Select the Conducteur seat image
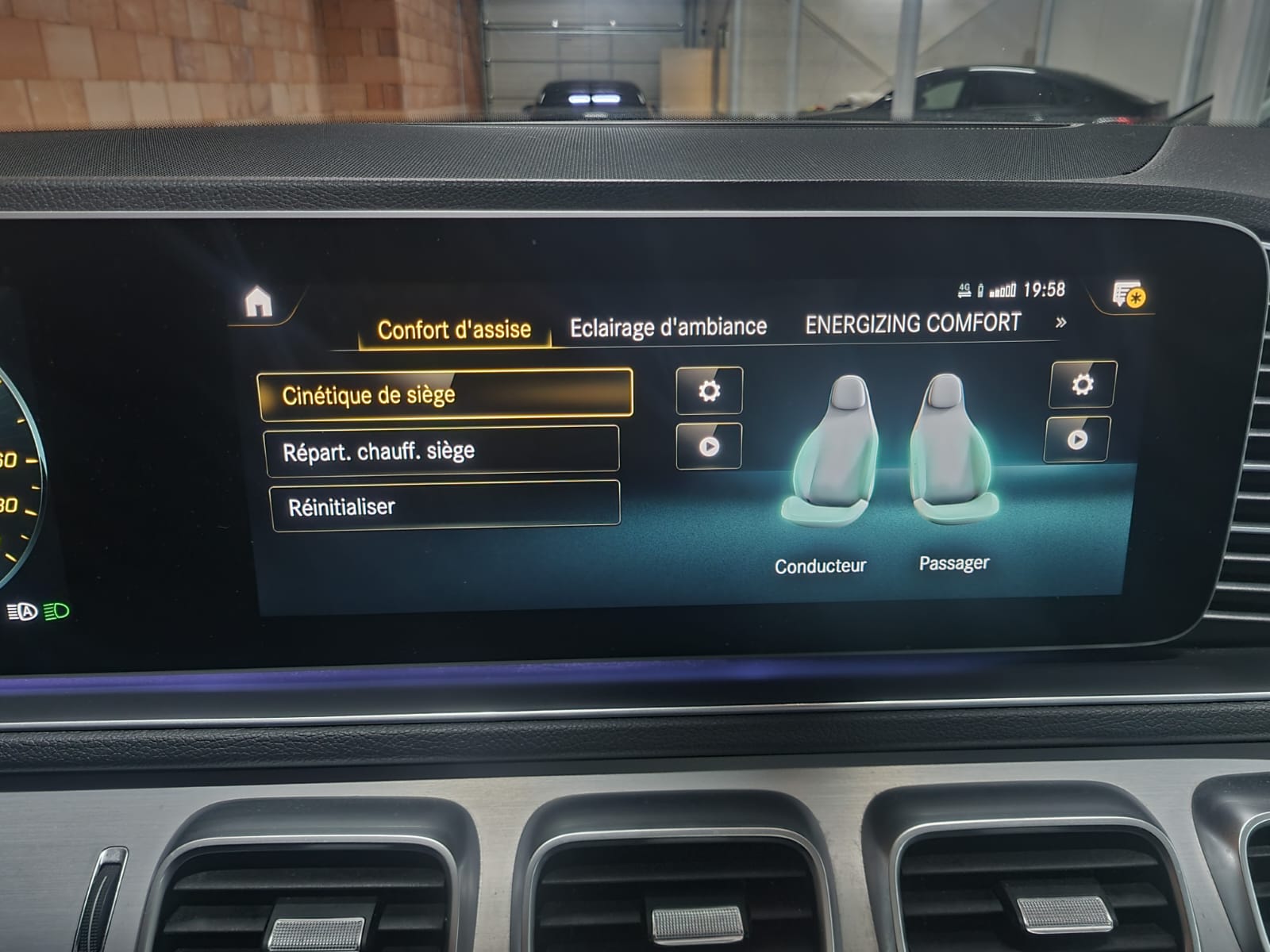Viewport: 1270px width, 952px height. (835, 452)
